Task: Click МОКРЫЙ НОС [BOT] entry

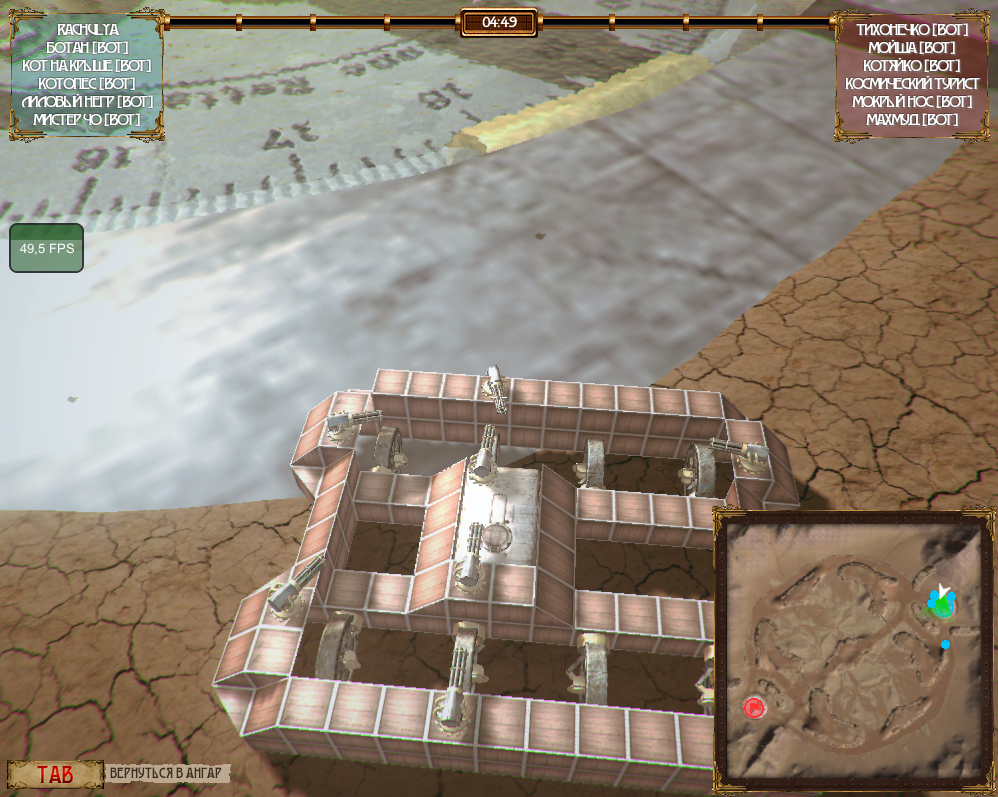Action: pyautogui.click(x=912, y=102)
